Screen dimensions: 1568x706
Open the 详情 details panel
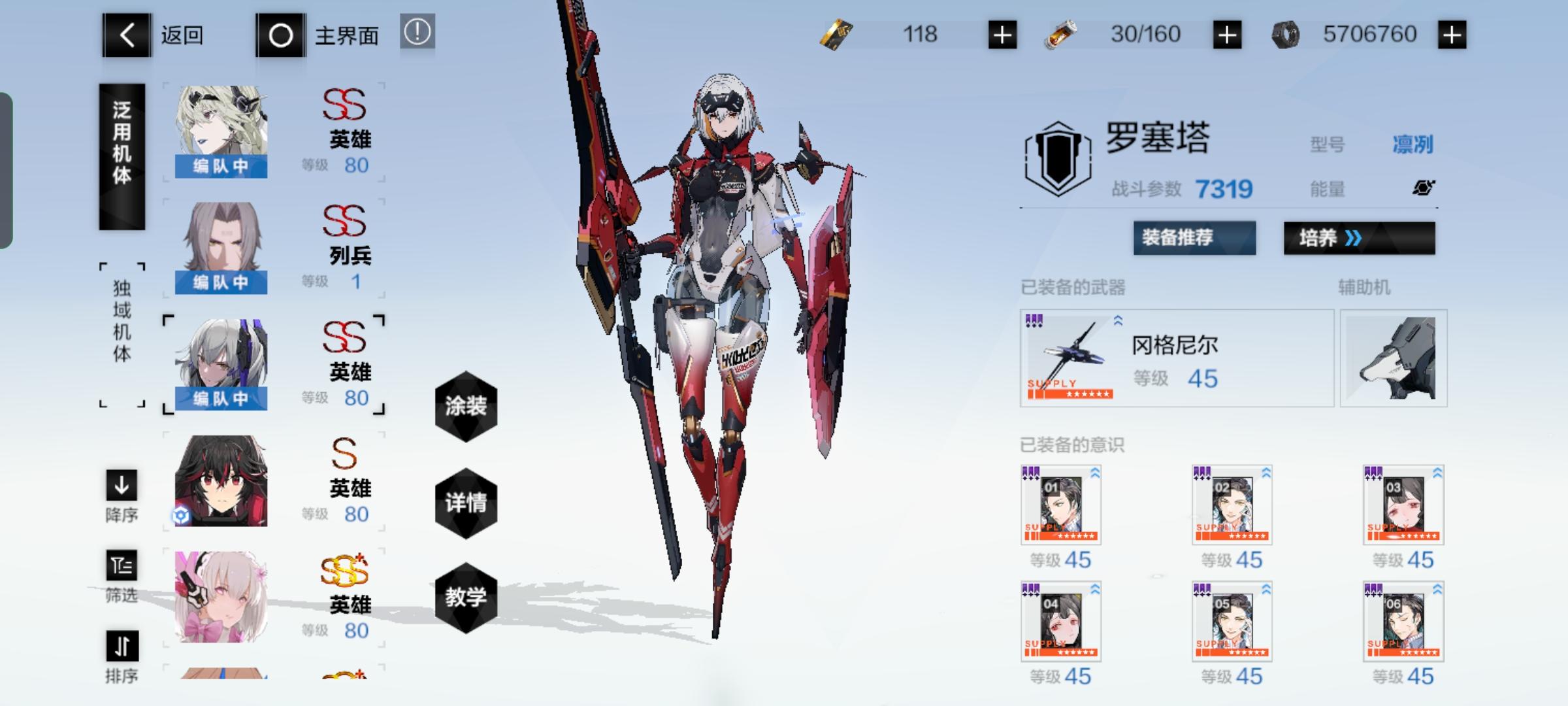[x=466, y=503]
